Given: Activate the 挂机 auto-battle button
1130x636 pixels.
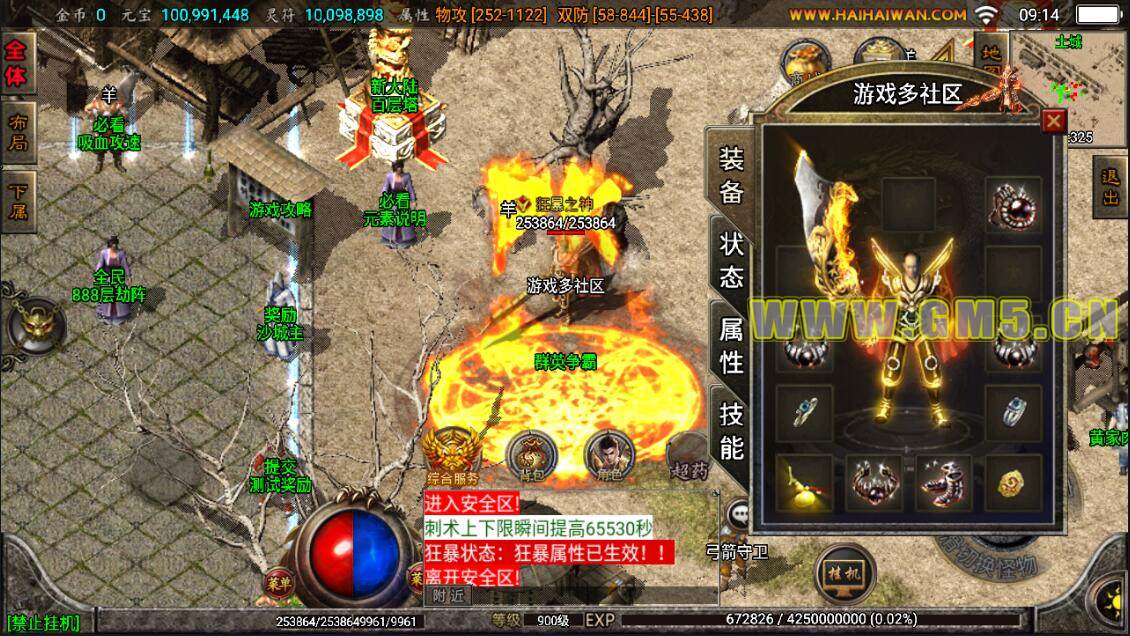Looking at the screenshot, I should point(844,574).
